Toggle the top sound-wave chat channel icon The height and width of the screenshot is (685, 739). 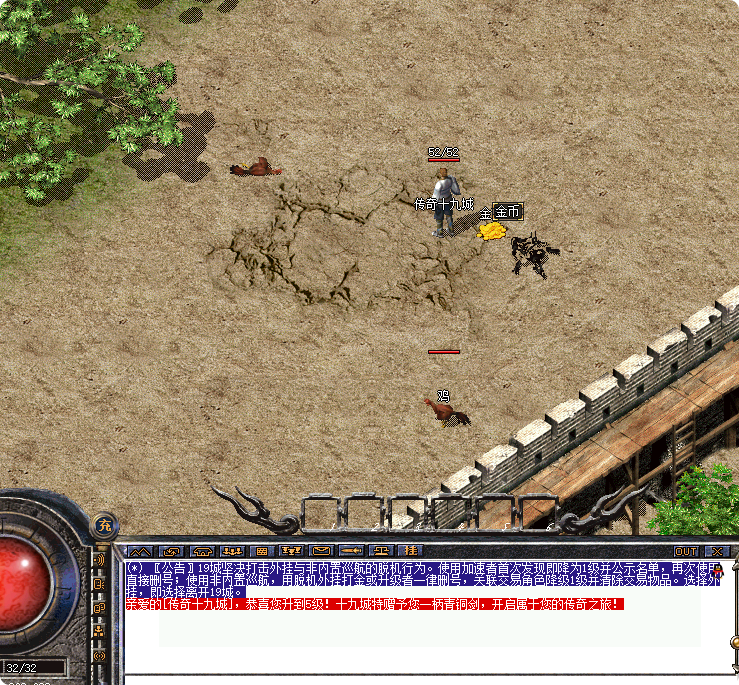(x=99, y=561)
